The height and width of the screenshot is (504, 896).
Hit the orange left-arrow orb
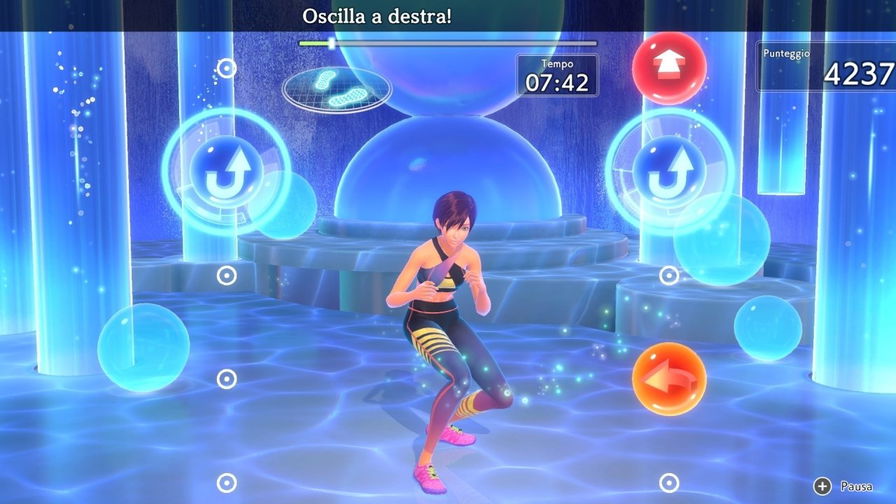pos(669,379)
